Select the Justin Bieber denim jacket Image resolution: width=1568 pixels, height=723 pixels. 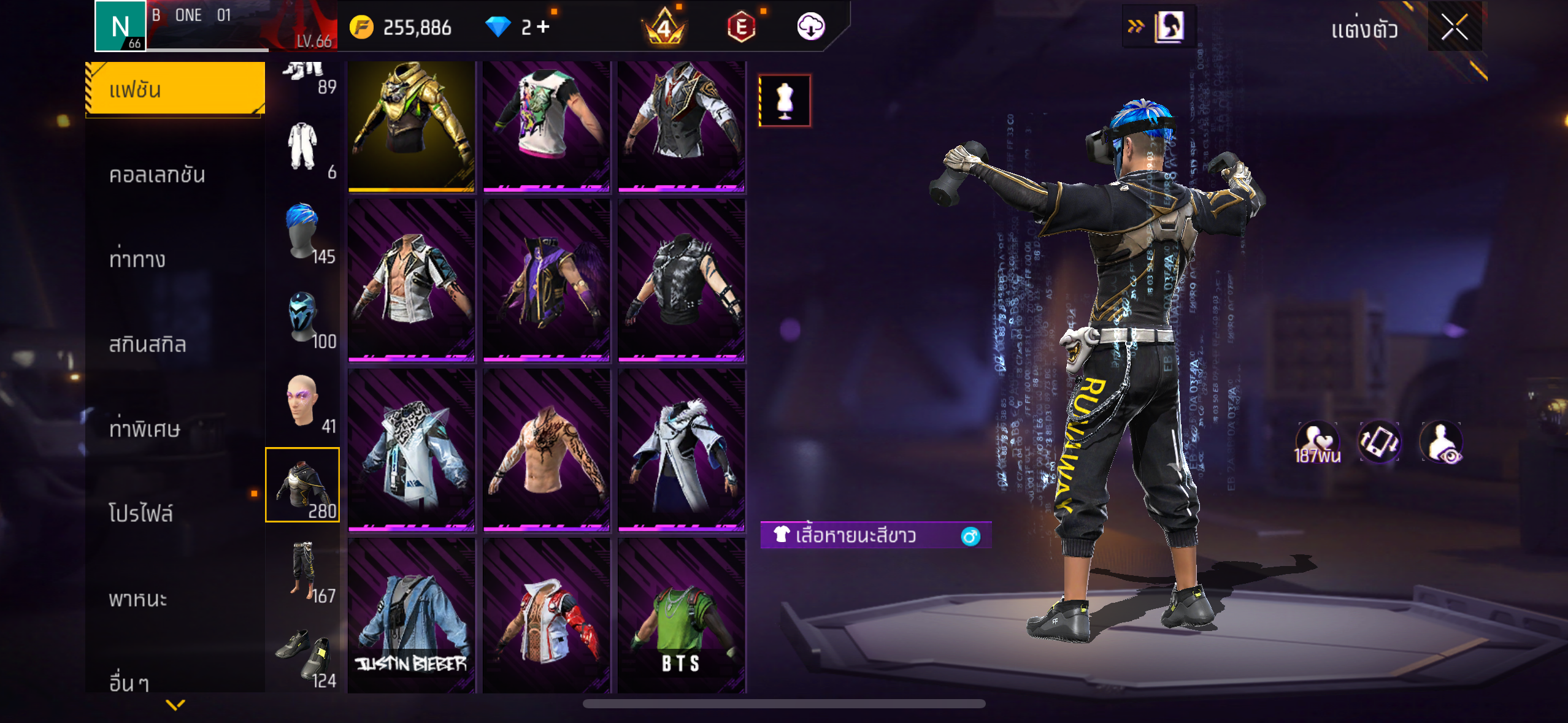pos(411,616)
